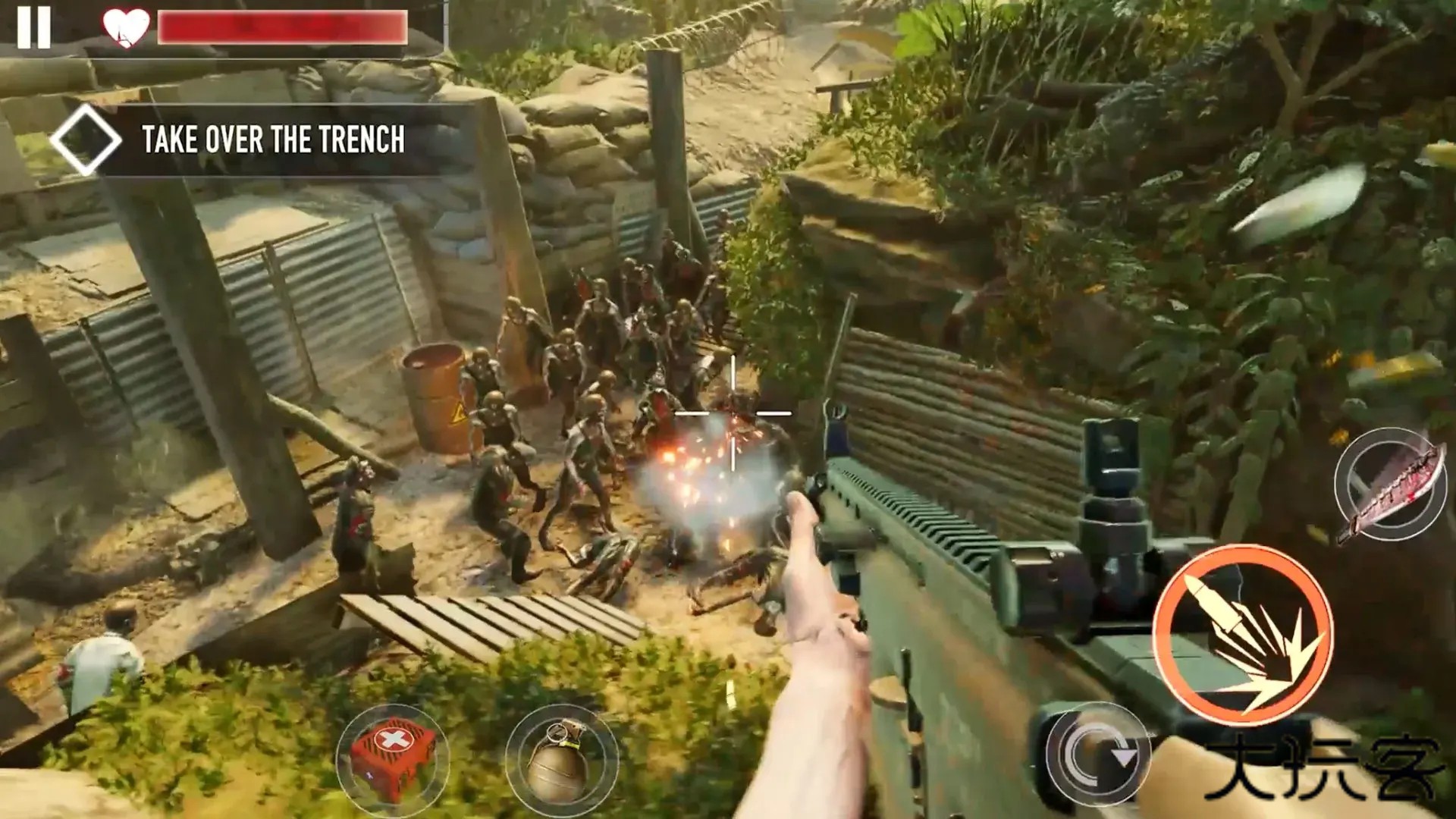Fire the rifle with the bullet button

(x=1242, y=634)
